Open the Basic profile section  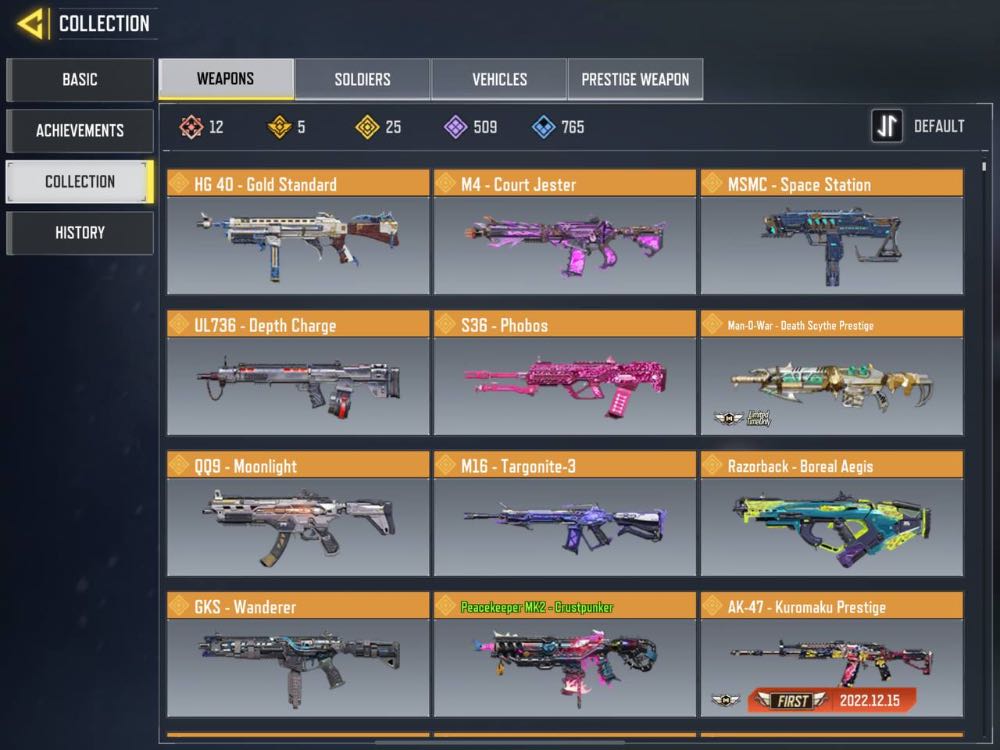(x=80, y=79)
